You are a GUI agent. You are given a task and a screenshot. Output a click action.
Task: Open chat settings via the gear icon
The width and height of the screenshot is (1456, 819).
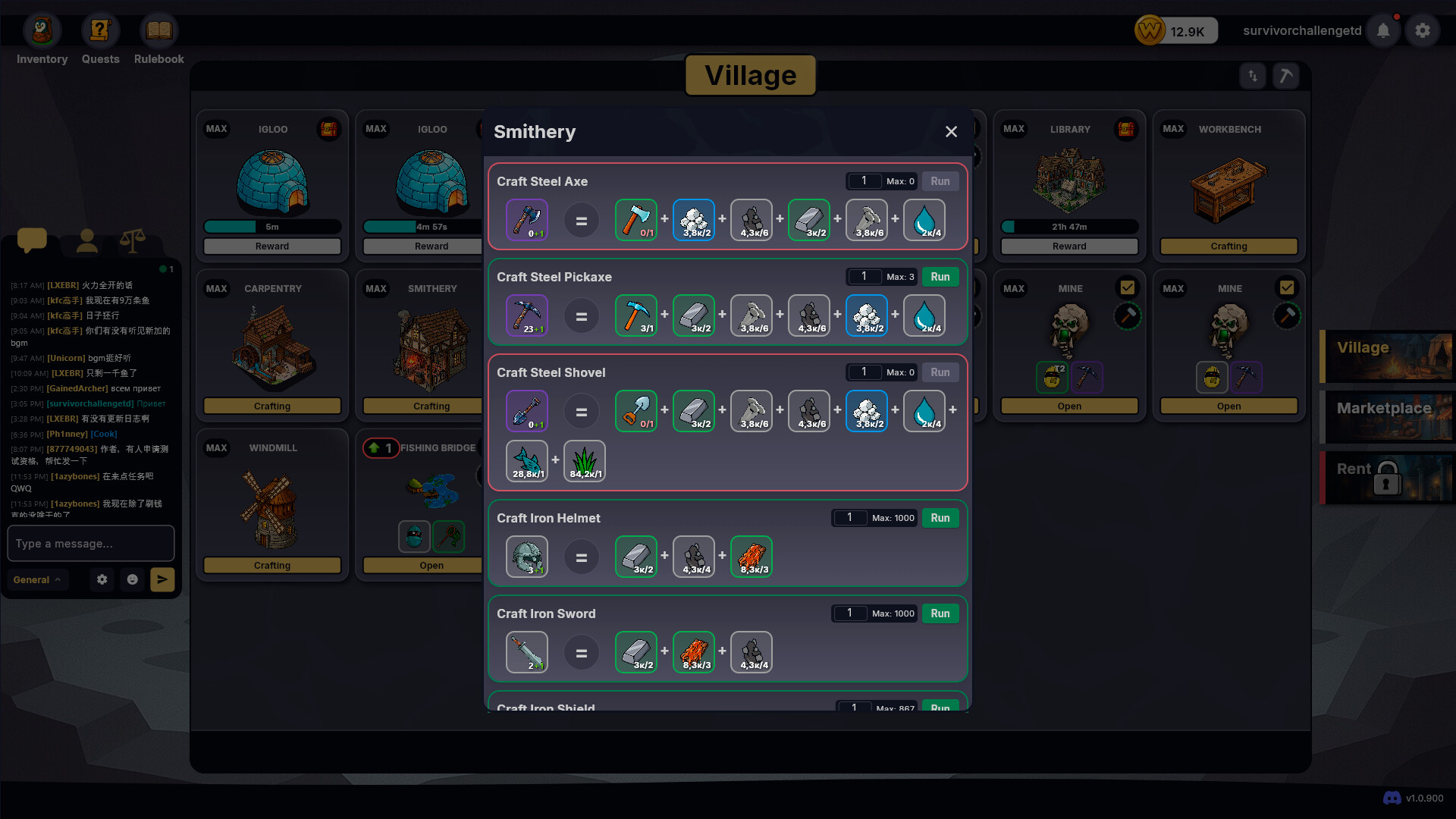click(x=102, y=579)
